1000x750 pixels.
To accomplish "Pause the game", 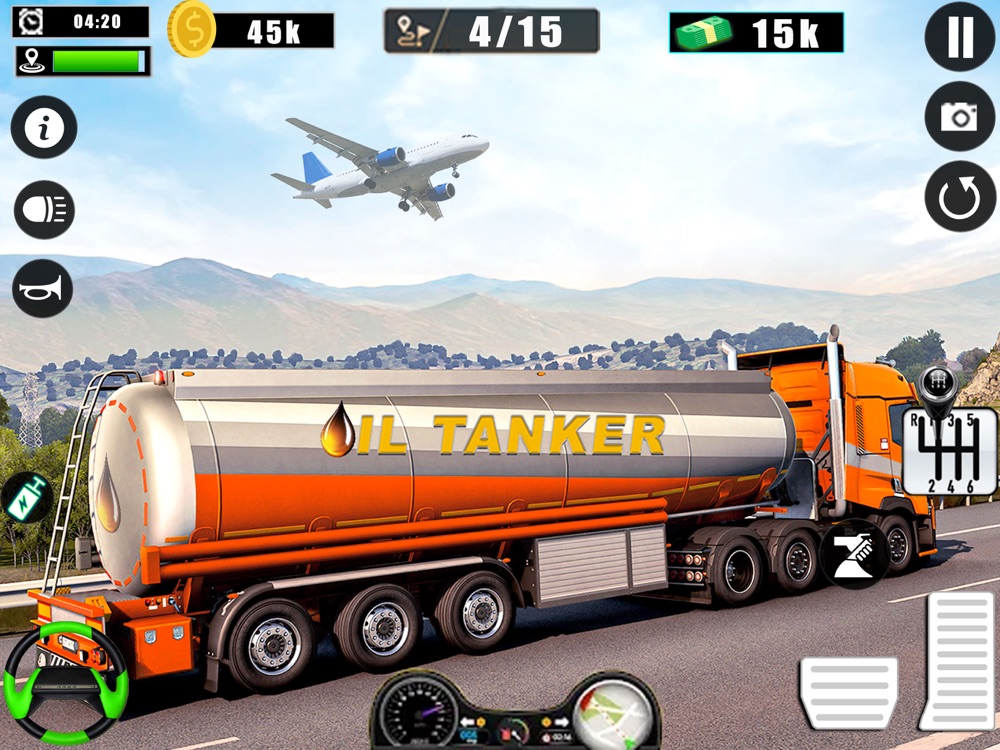I will point(959,37).
